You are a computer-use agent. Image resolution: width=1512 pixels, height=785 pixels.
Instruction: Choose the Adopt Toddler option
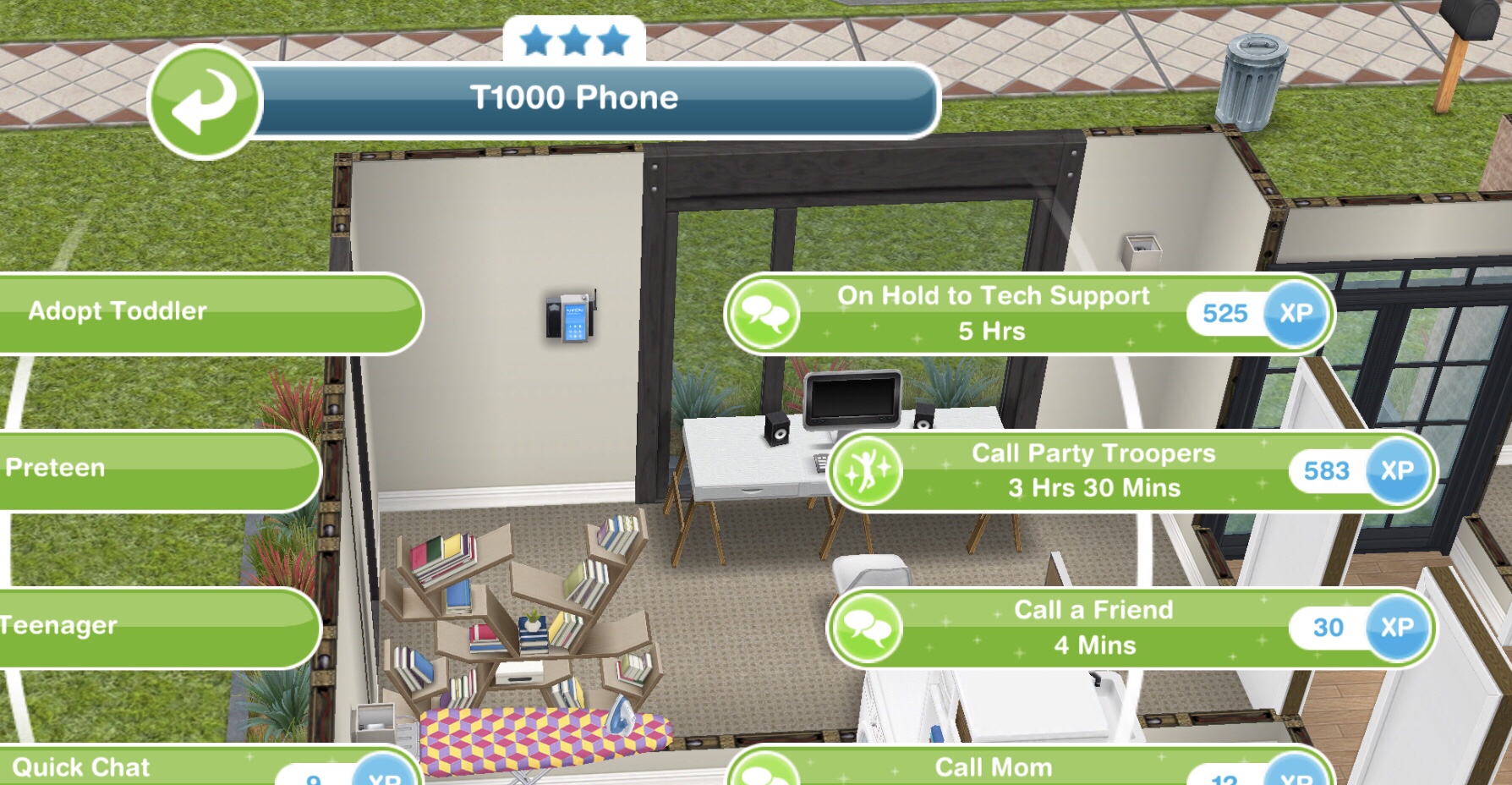tap(203, 312)
